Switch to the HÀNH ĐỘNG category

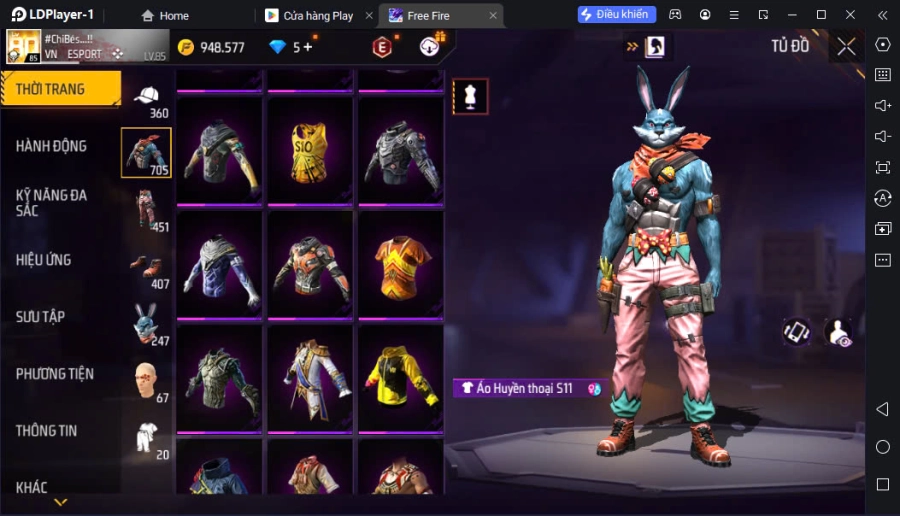[x=51, y=146]
